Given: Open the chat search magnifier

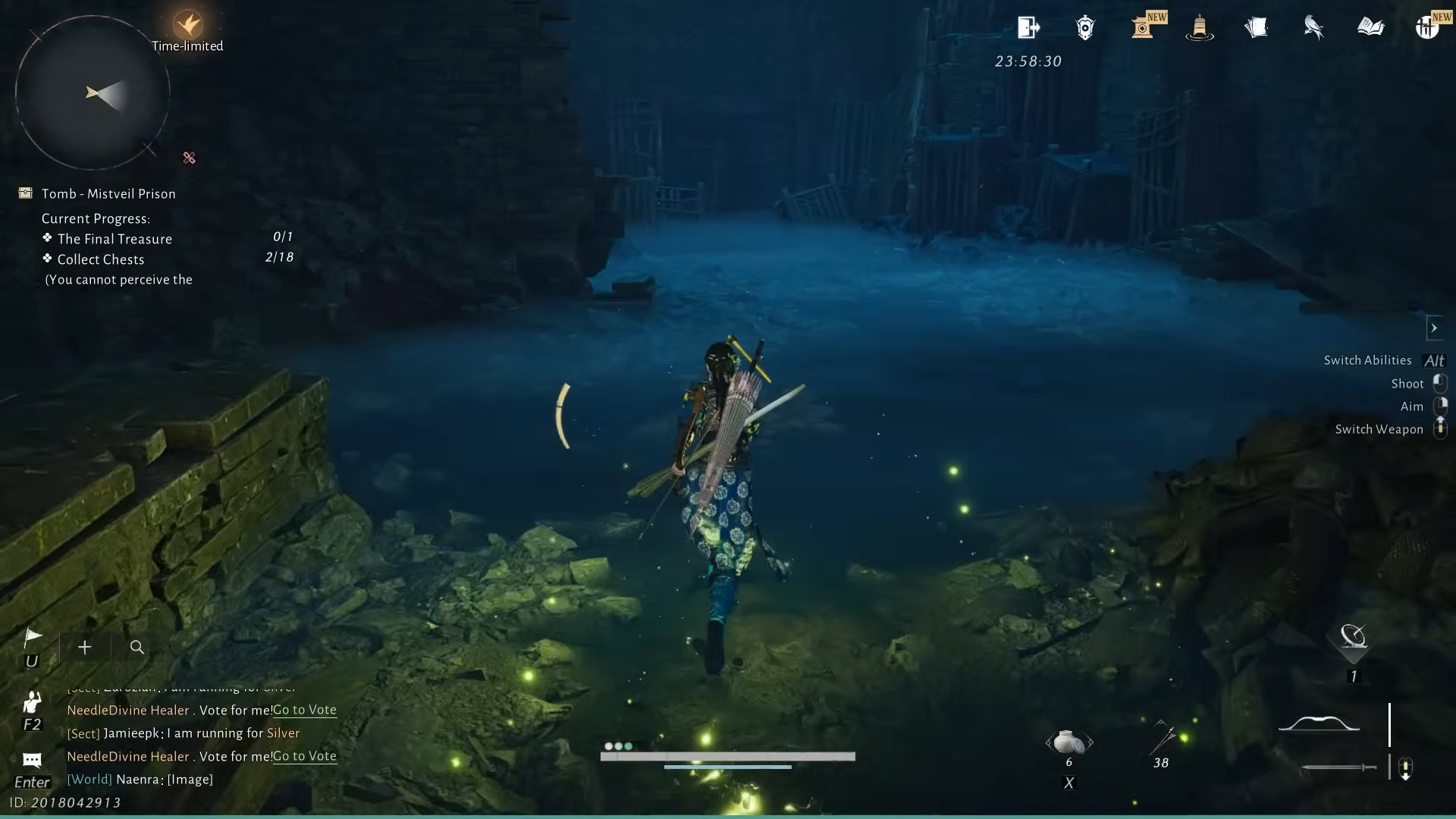Looking at the screenshot, I should tap(137, 647).
